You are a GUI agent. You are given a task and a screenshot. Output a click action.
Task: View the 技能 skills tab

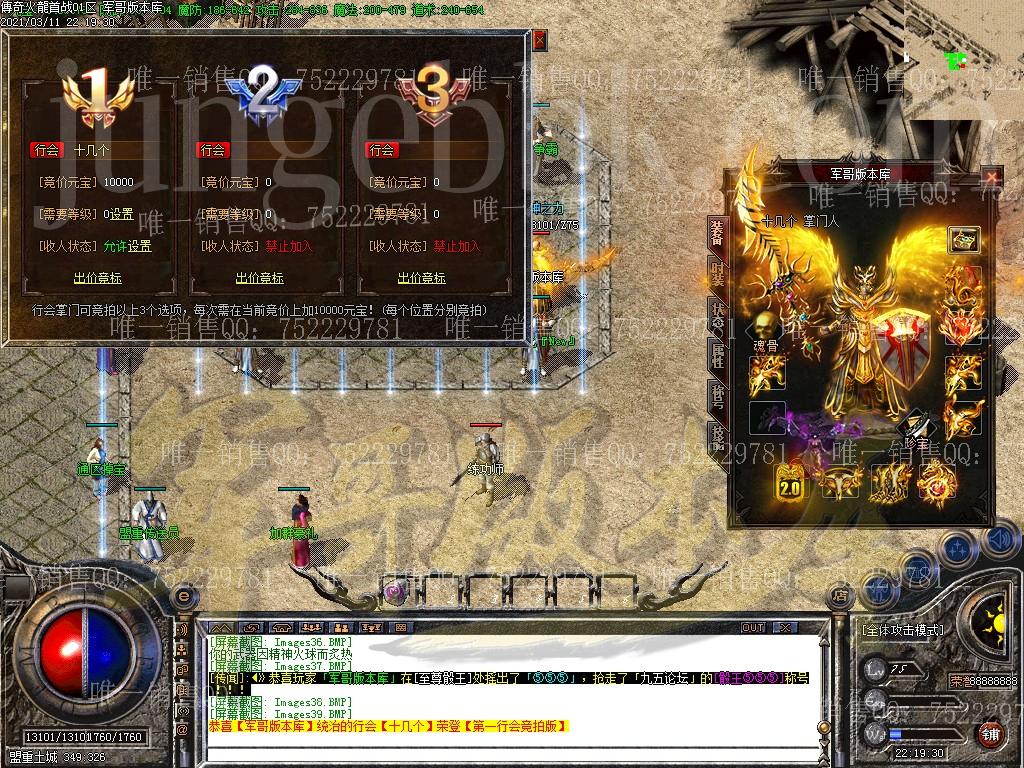click(717, 434)
